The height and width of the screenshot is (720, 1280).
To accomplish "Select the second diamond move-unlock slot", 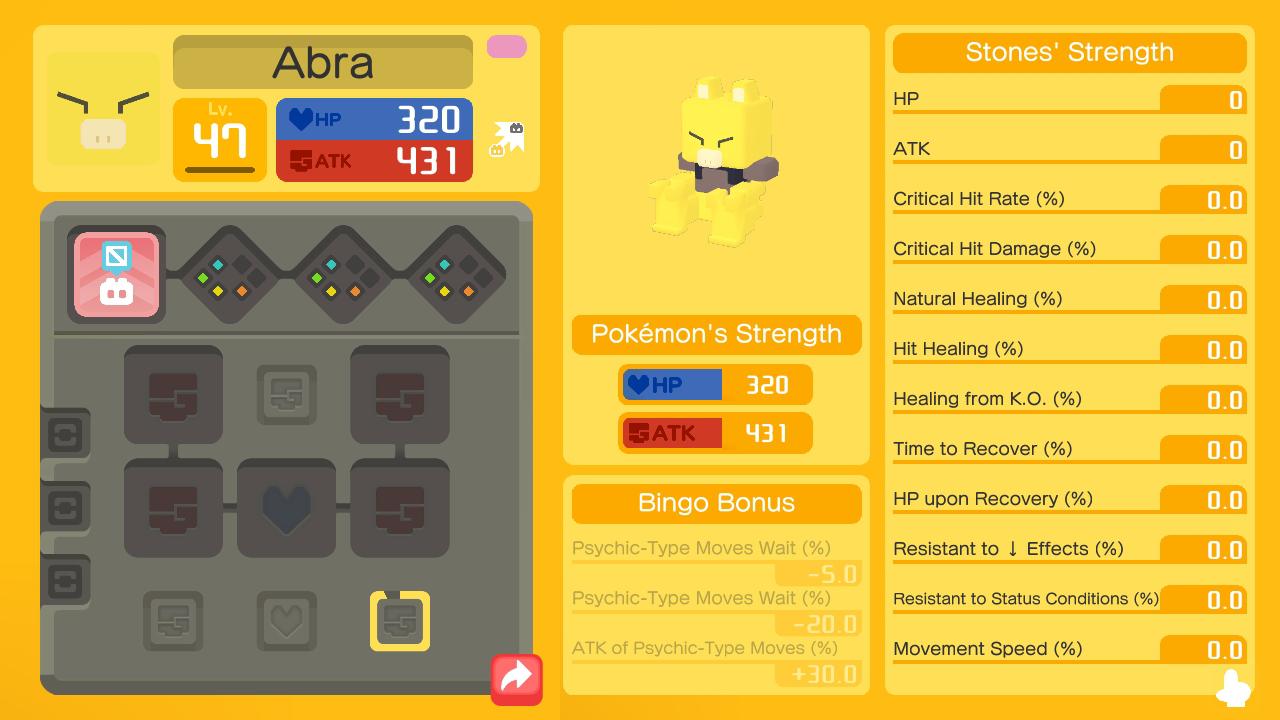I will (x=335, y=275).
